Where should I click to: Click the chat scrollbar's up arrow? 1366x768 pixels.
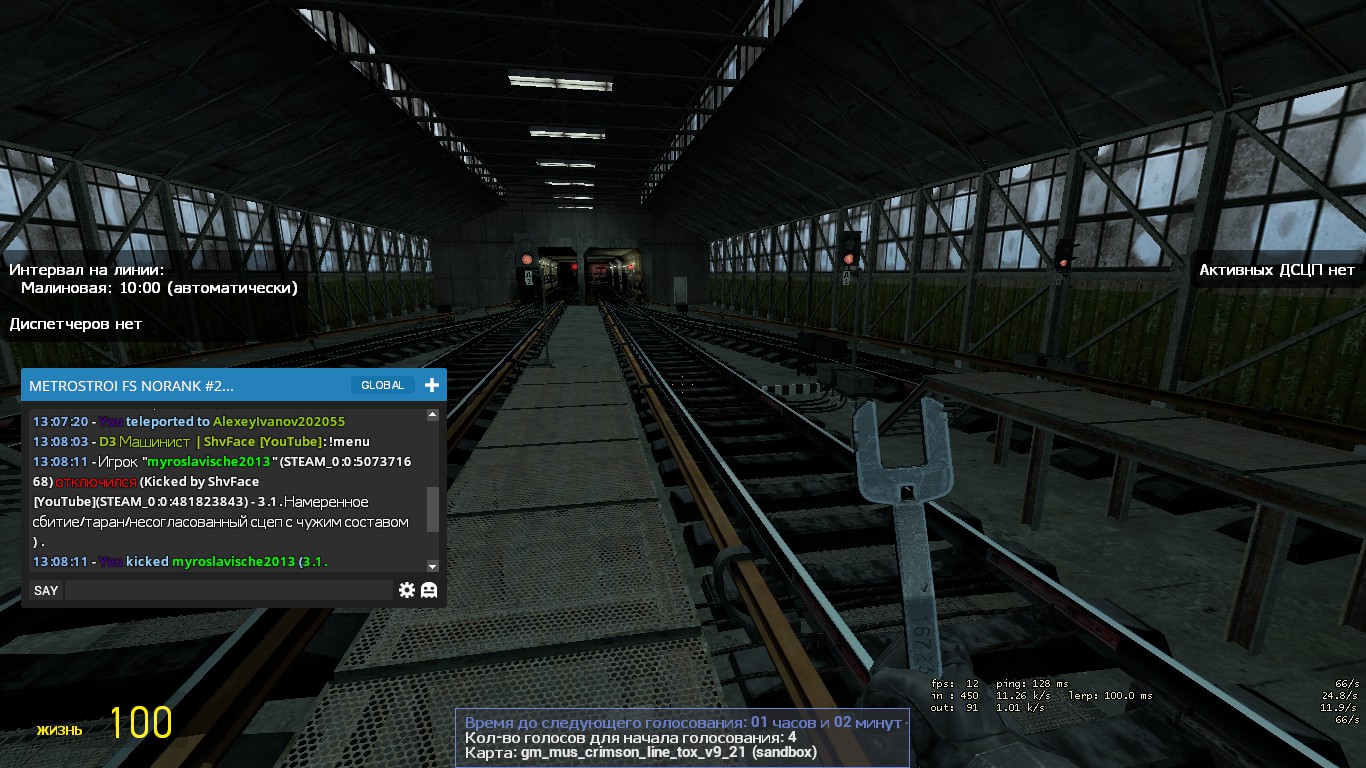click(432, 414)
